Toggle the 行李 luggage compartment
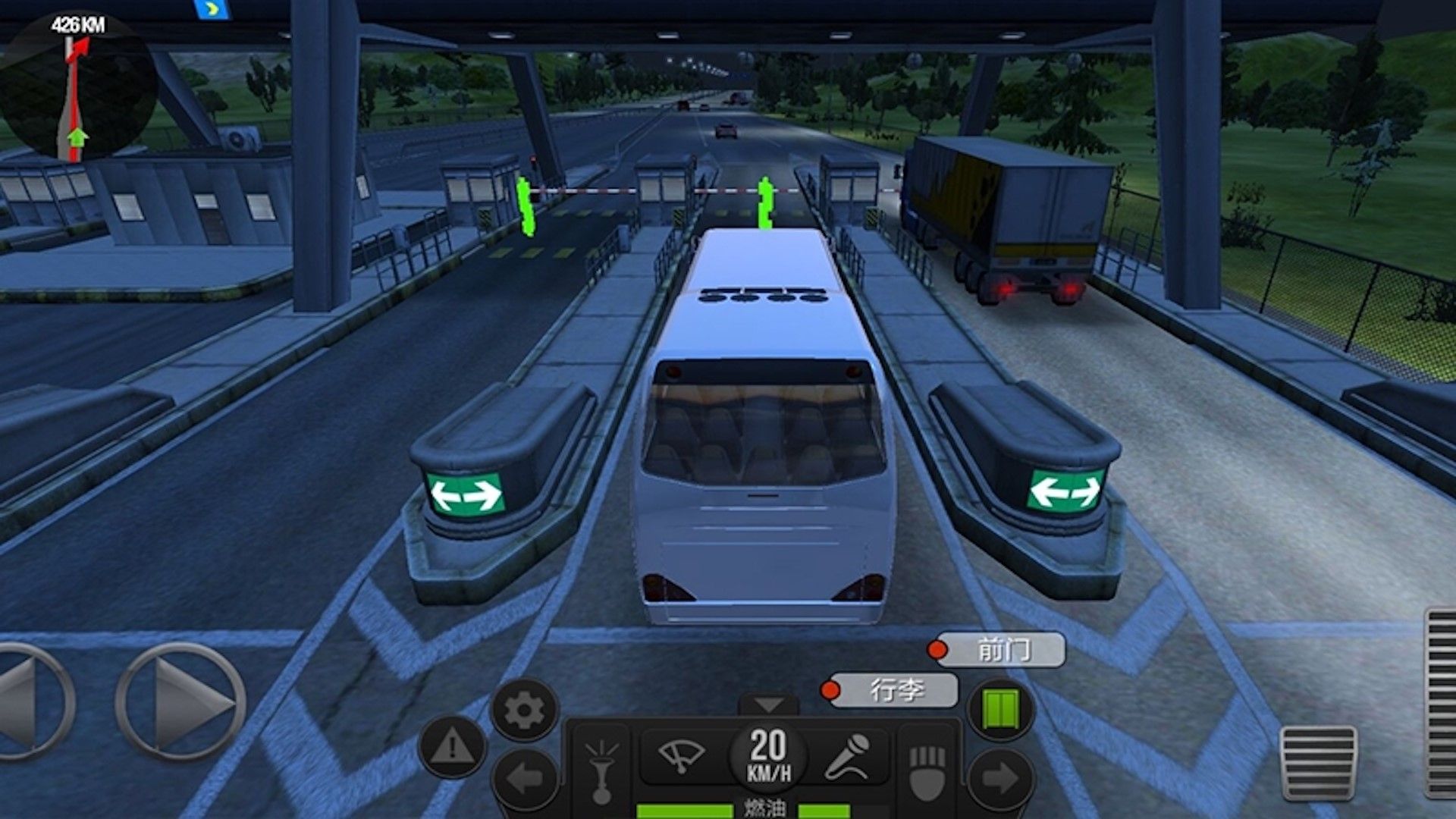The width and height of the screenshot is (1456, 819). (896, 690)
